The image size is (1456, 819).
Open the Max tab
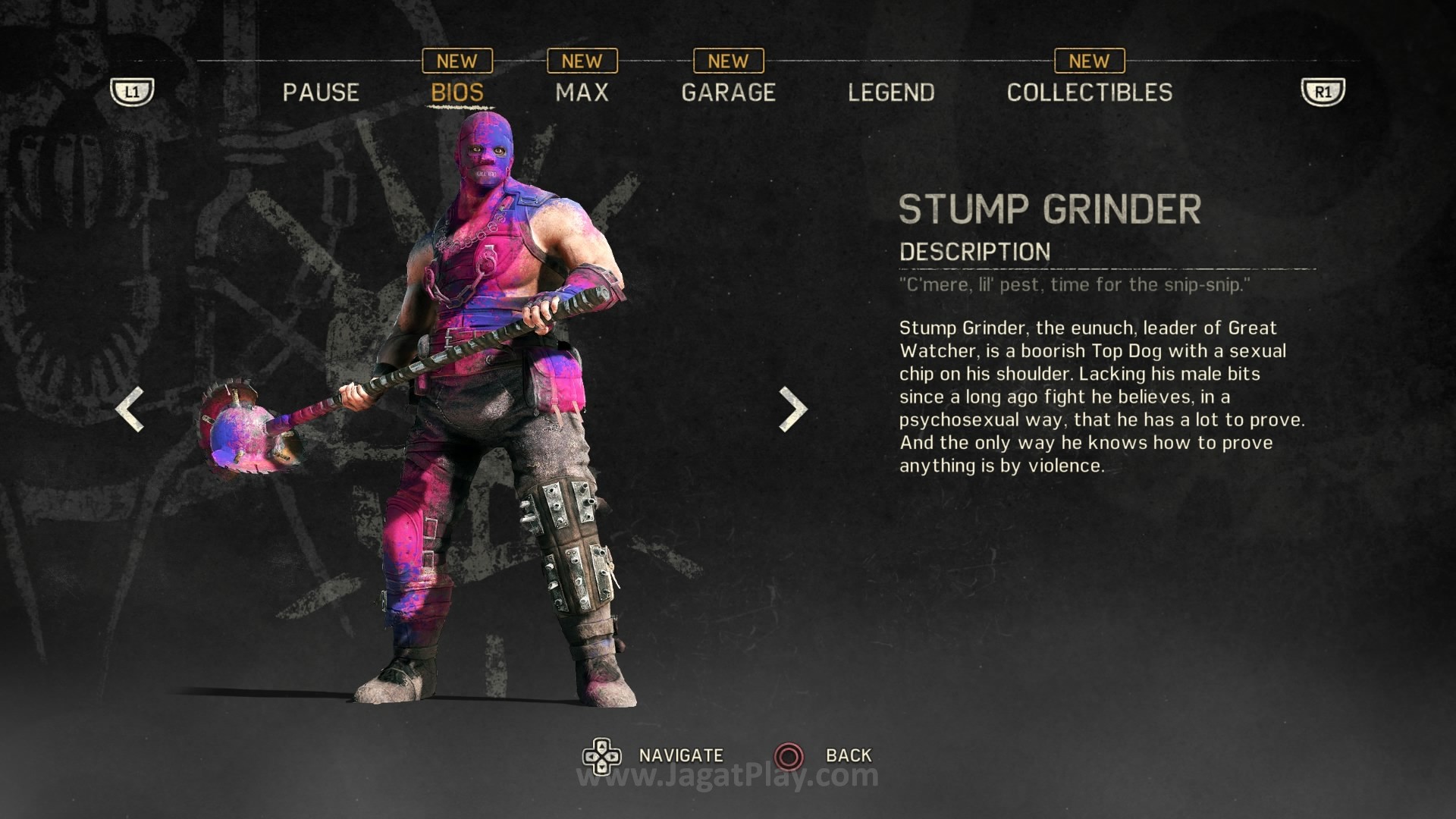582,93
